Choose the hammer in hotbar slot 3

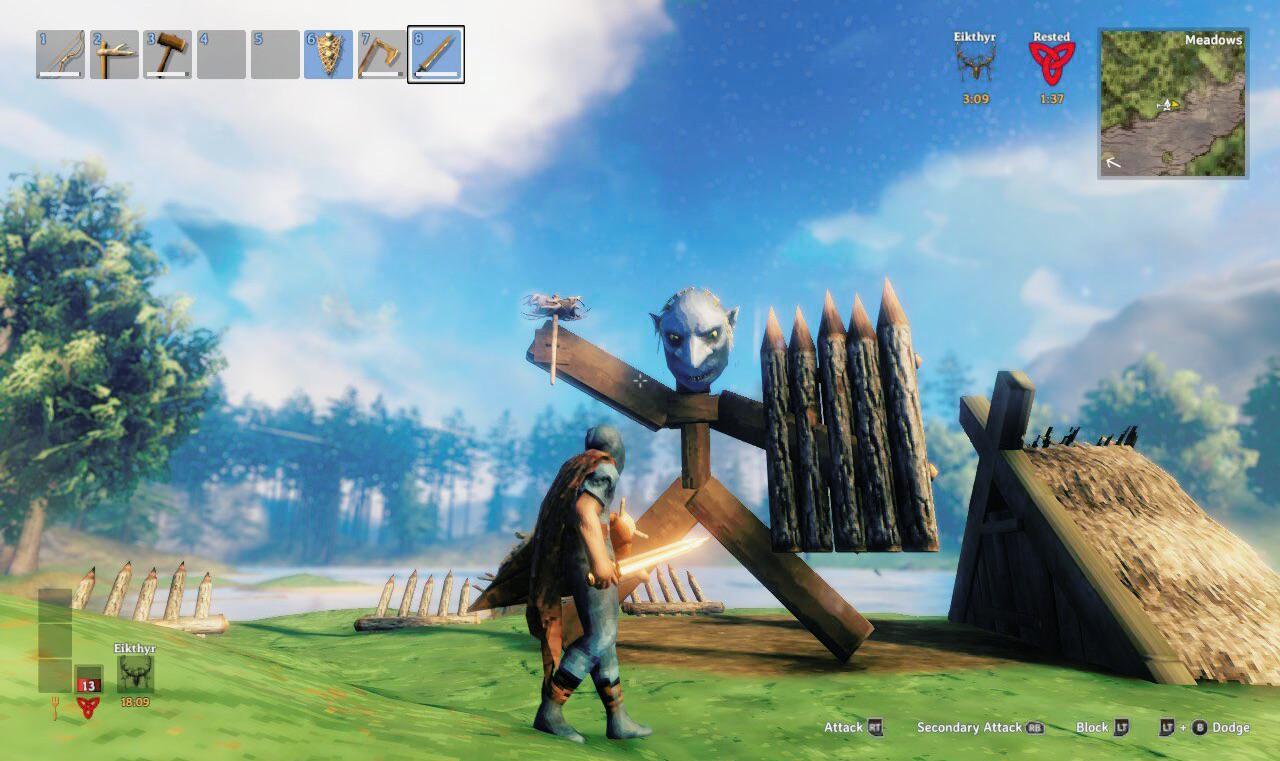167,54
